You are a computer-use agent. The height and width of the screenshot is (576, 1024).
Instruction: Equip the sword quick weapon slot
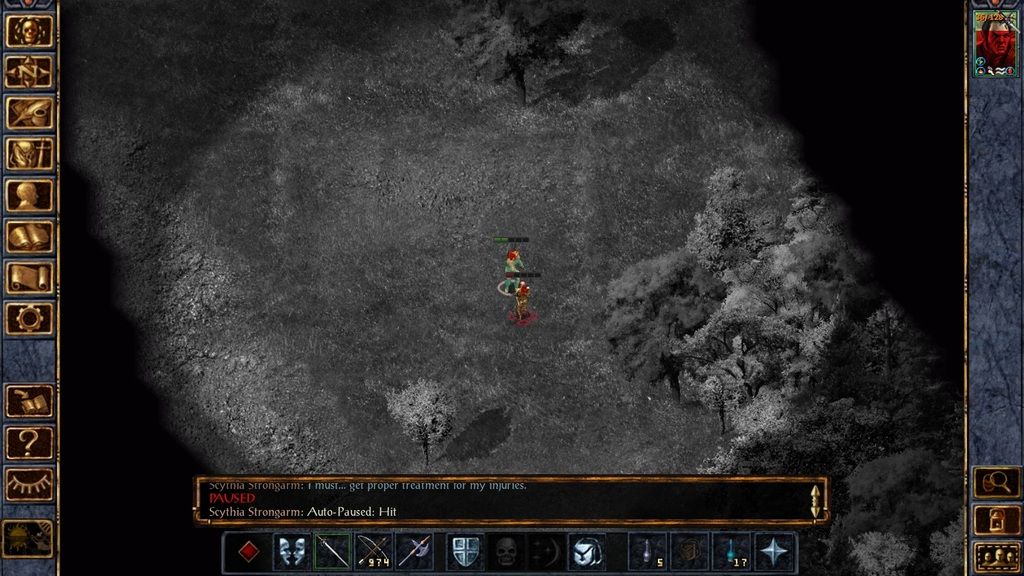coord(332,552)
